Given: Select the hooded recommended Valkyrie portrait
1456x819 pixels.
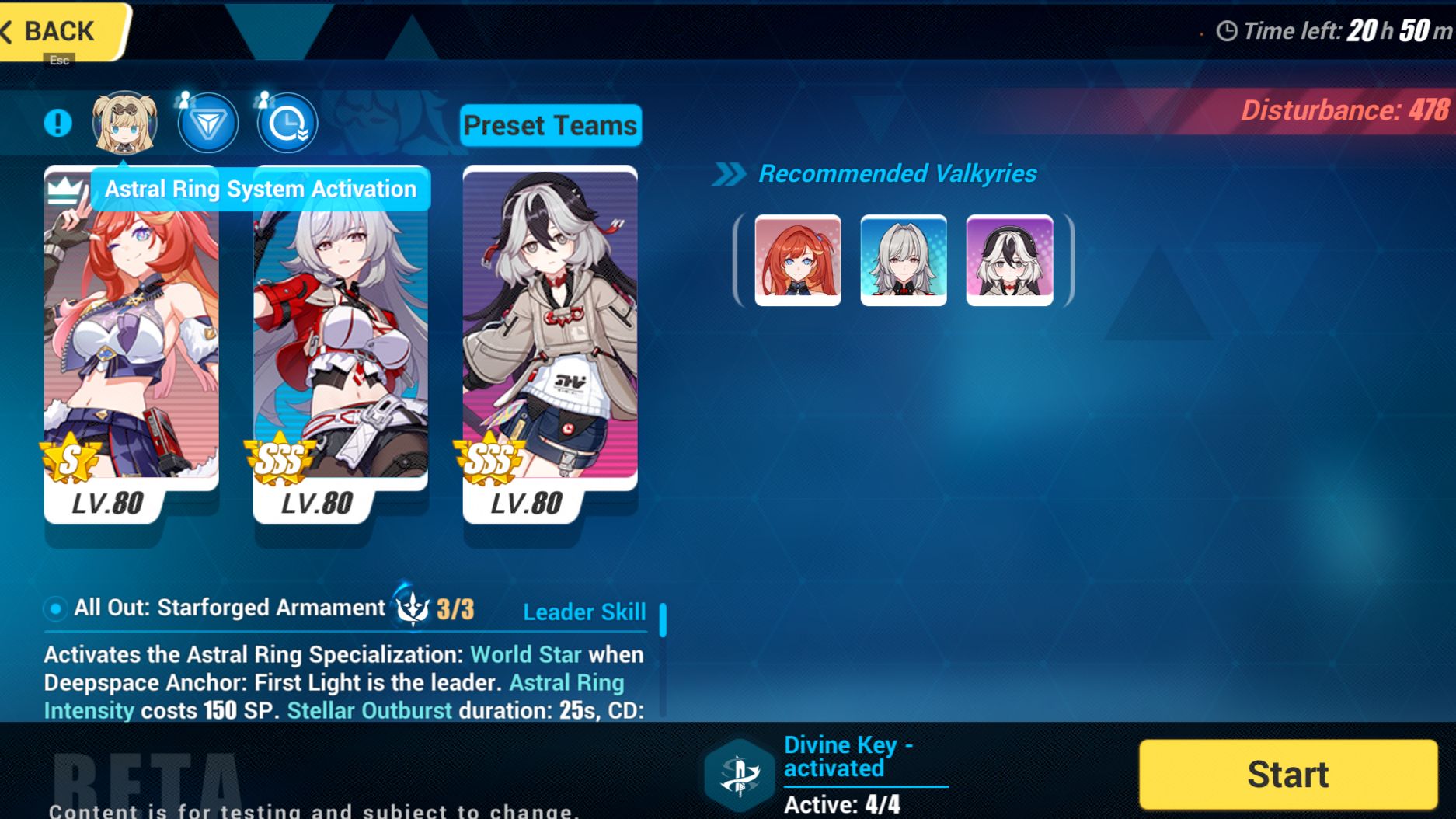Looking at the screenshot, I should coord(1009,260).
